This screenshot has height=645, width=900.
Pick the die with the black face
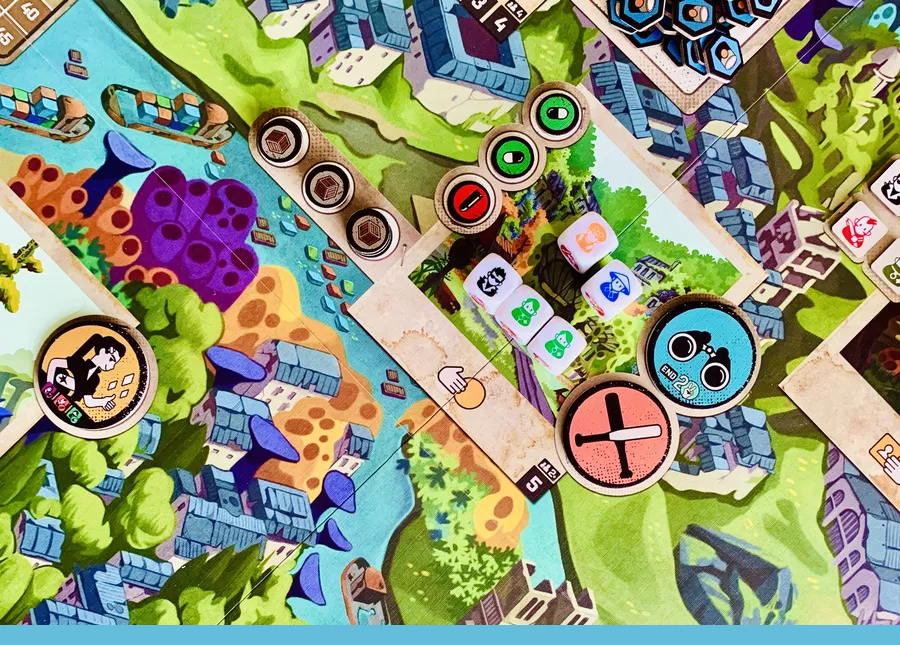pyautogui.click(x=491, y=281)
